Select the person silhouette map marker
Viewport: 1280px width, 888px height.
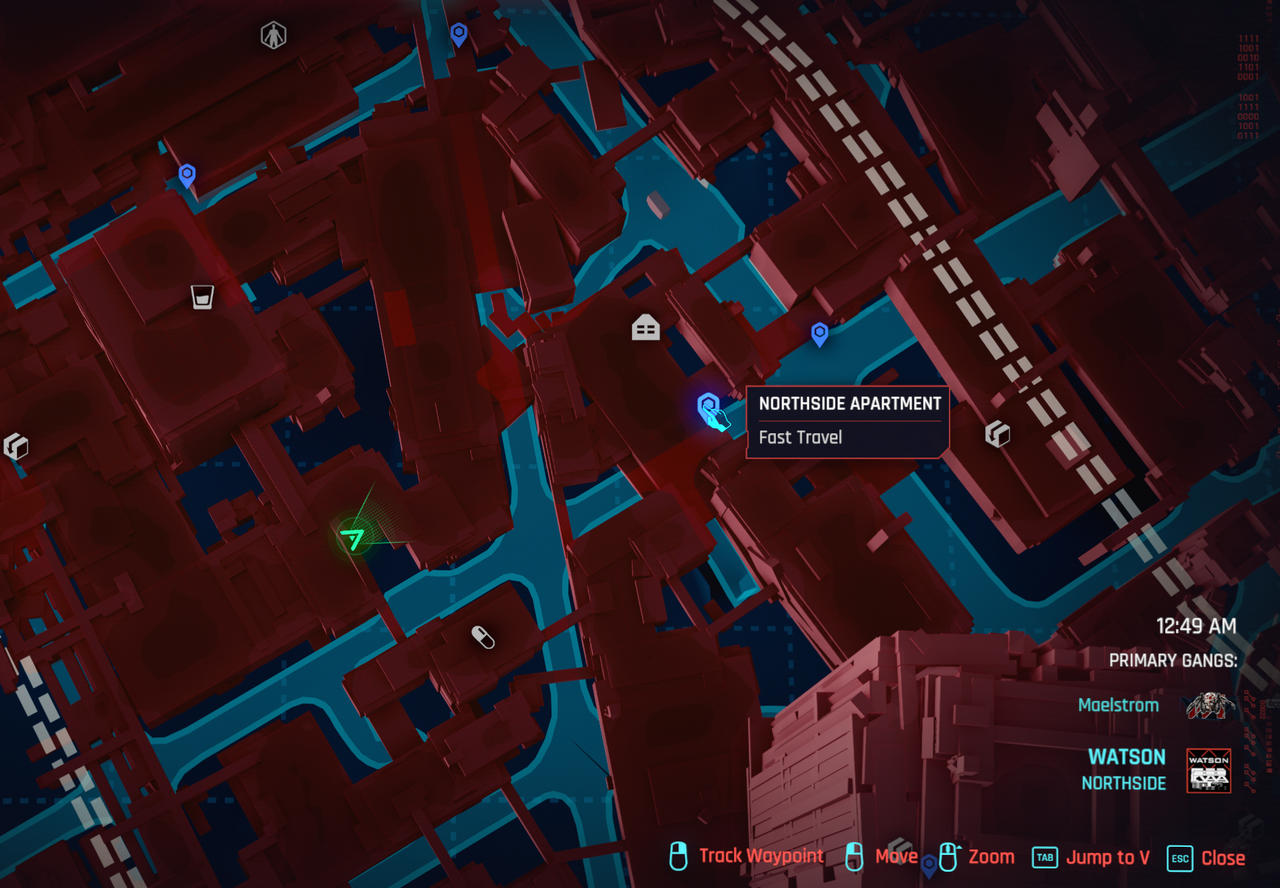click(273, 36)
